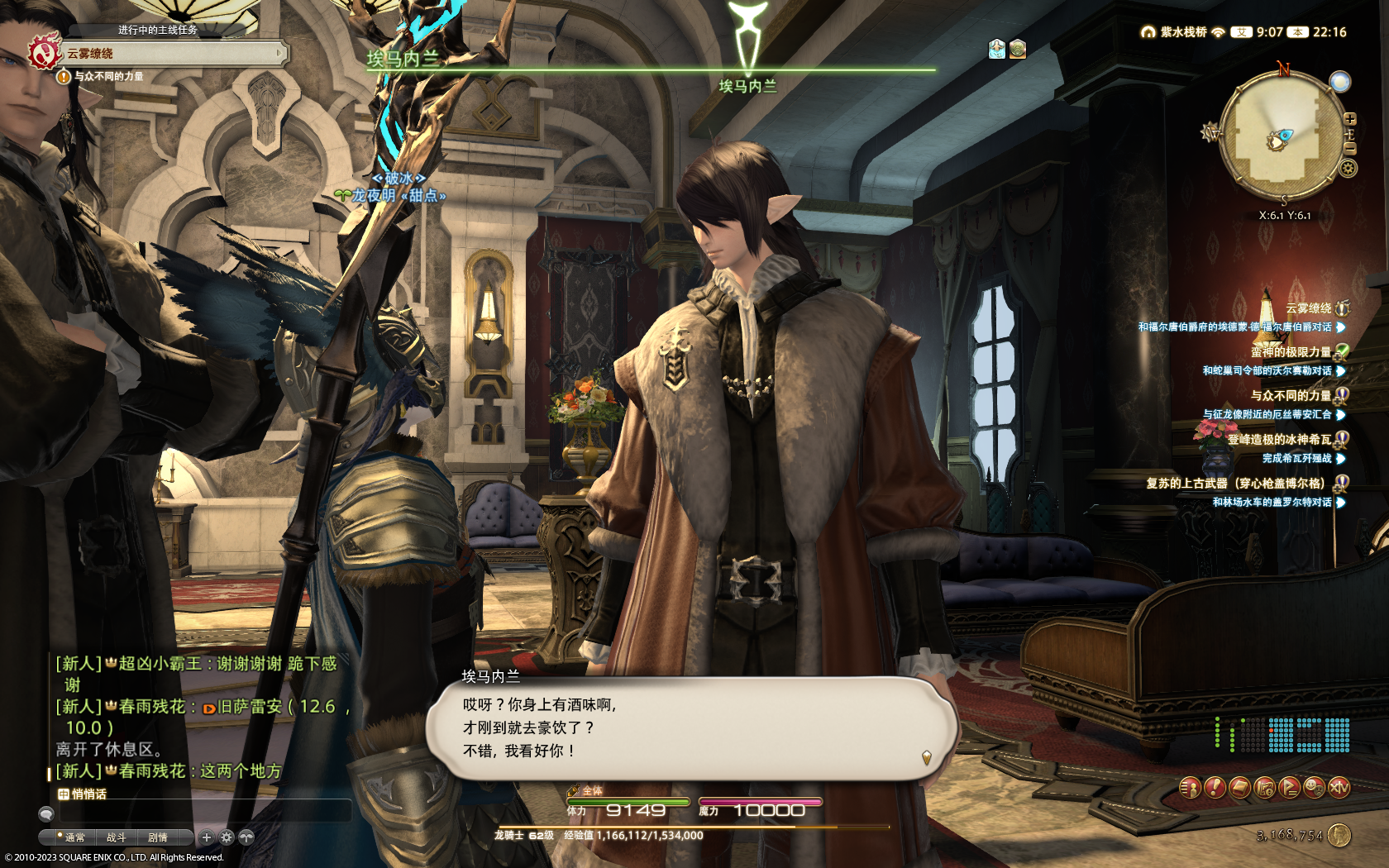Select 登峰造极的冰神希瓦 quest tracker entry
Screen dimensions: 1389x868
pos(1279,439)
